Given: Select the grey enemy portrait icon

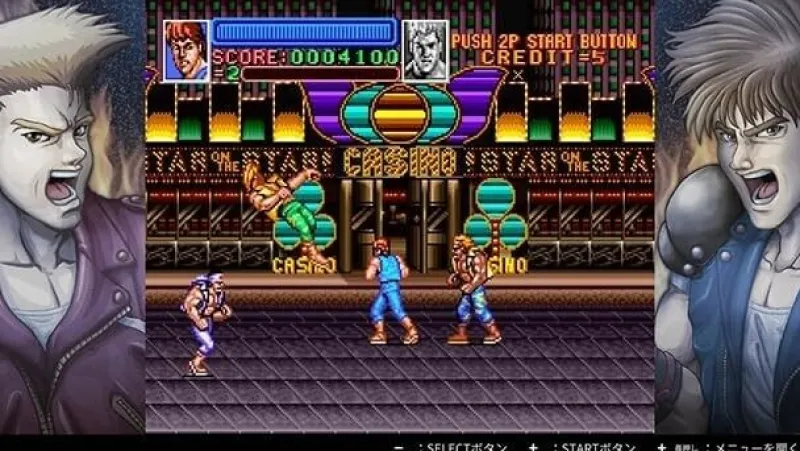Looking at the screenshot, I should (x=424, y=51).
